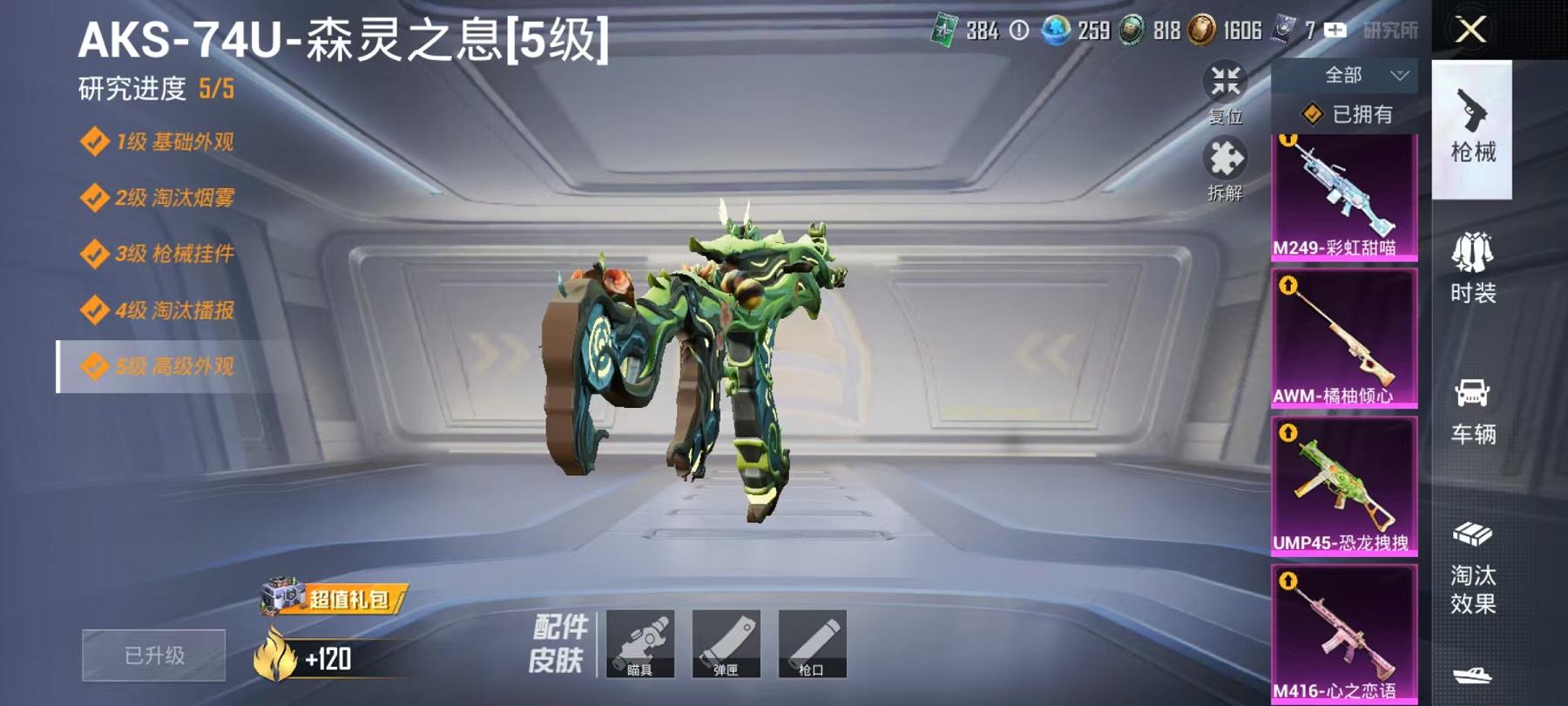Viewport: 1568px width, 706px height.
Task: Toggle the 已拥有 owned filter
Action: point(1349,115)
